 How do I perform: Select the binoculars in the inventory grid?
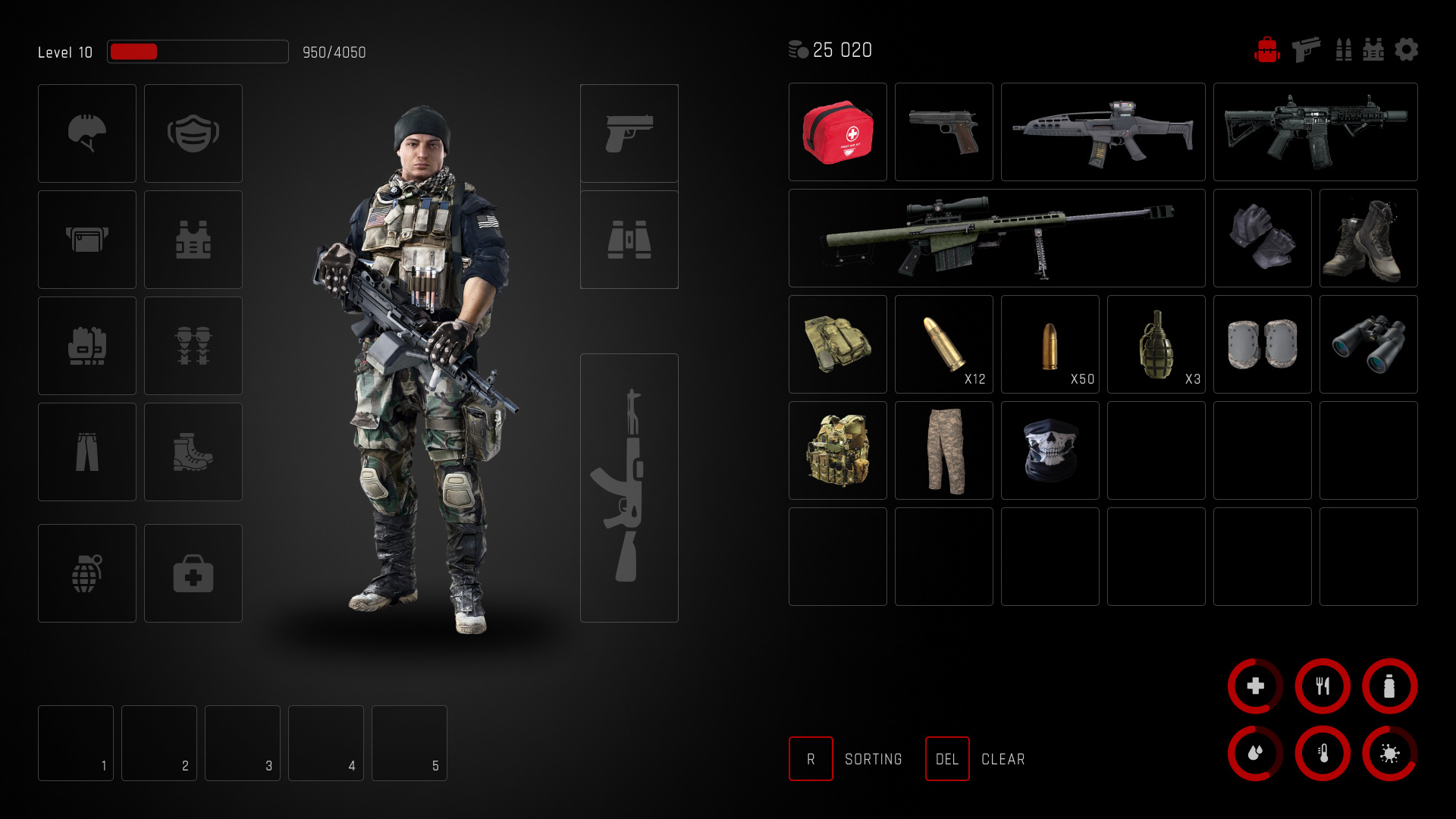[x=1368, y=344]
